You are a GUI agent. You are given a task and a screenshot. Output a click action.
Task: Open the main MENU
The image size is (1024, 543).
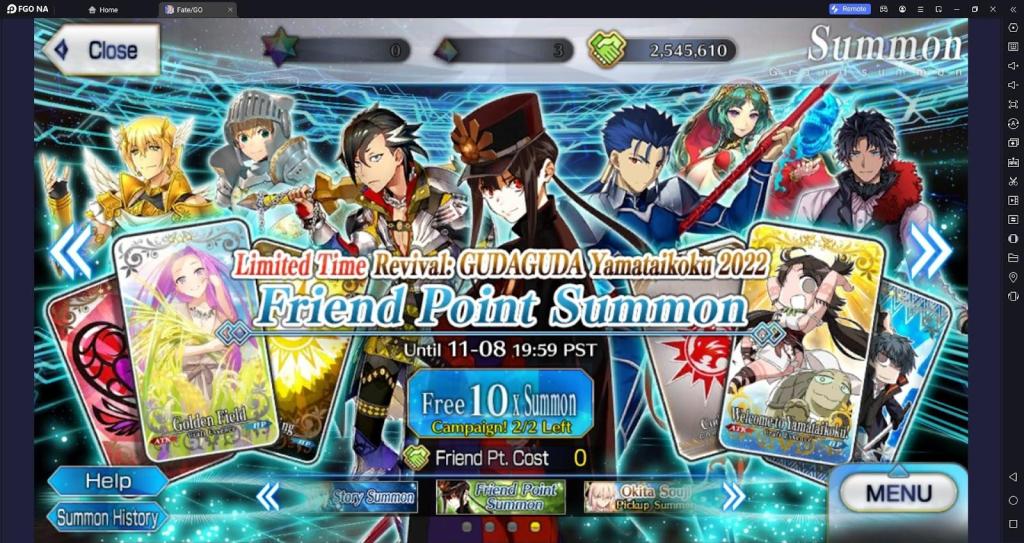[x=897, y=492]
